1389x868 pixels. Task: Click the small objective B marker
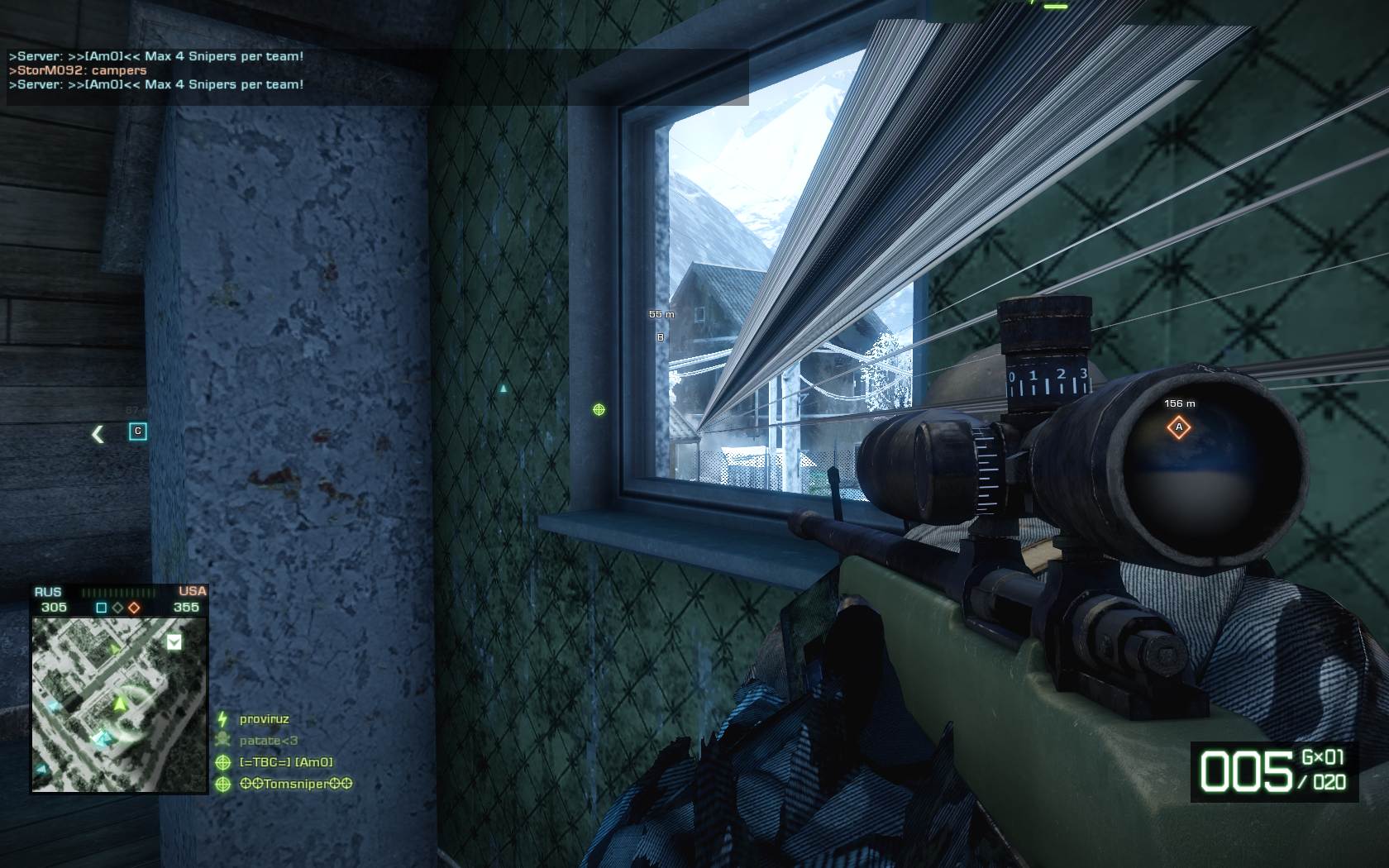coord(660,337)
